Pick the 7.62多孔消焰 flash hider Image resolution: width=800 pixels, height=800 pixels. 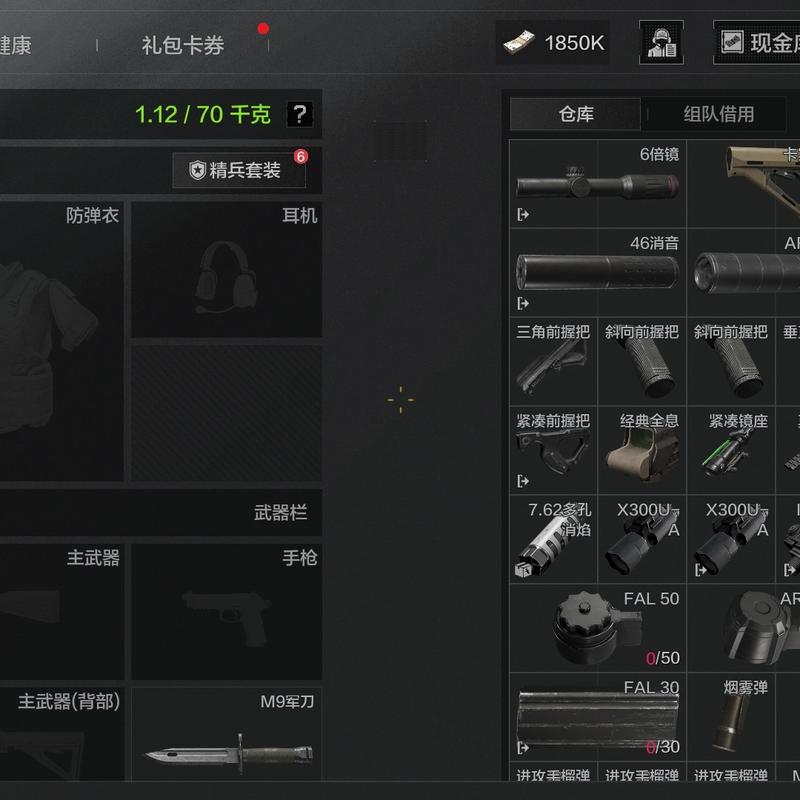[553, 540]
